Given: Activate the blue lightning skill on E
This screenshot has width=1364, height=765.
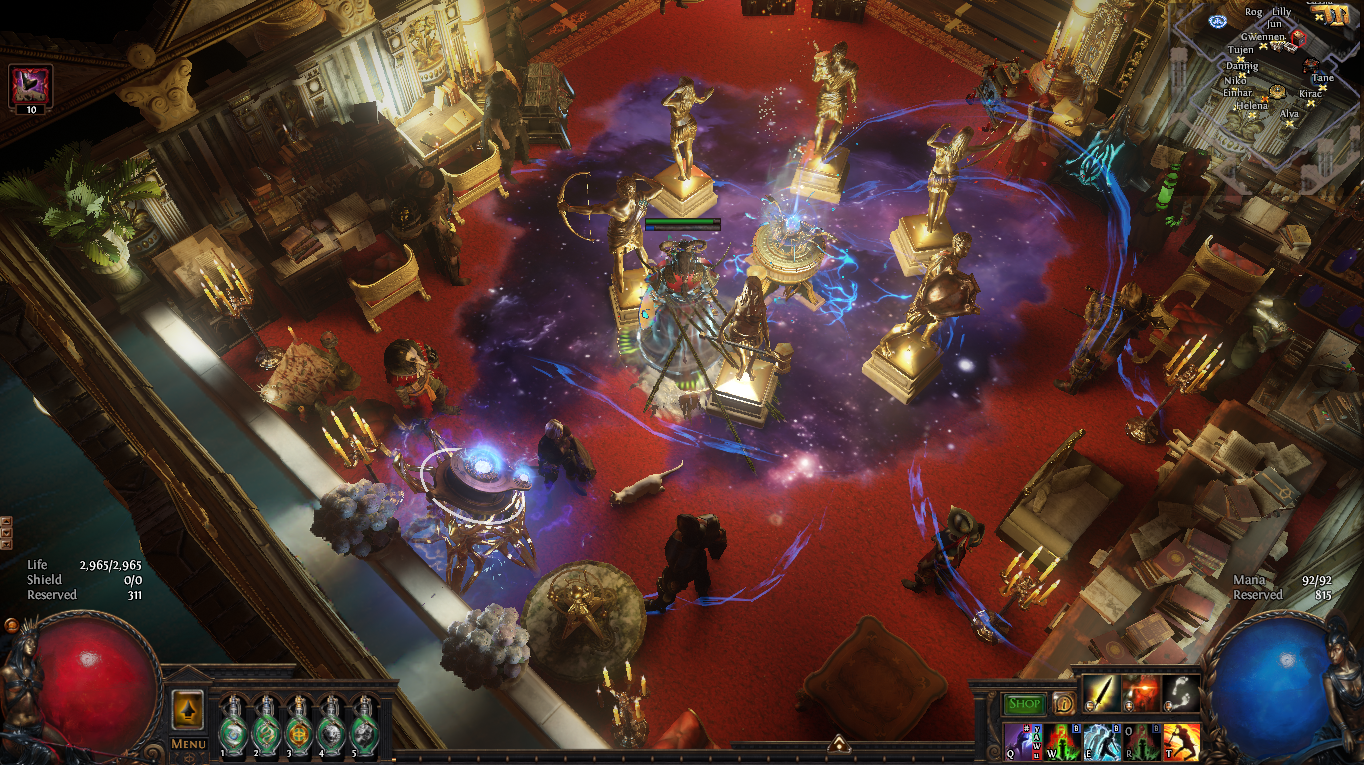Looking at the screenshot, I should (x=1102, y=742).
